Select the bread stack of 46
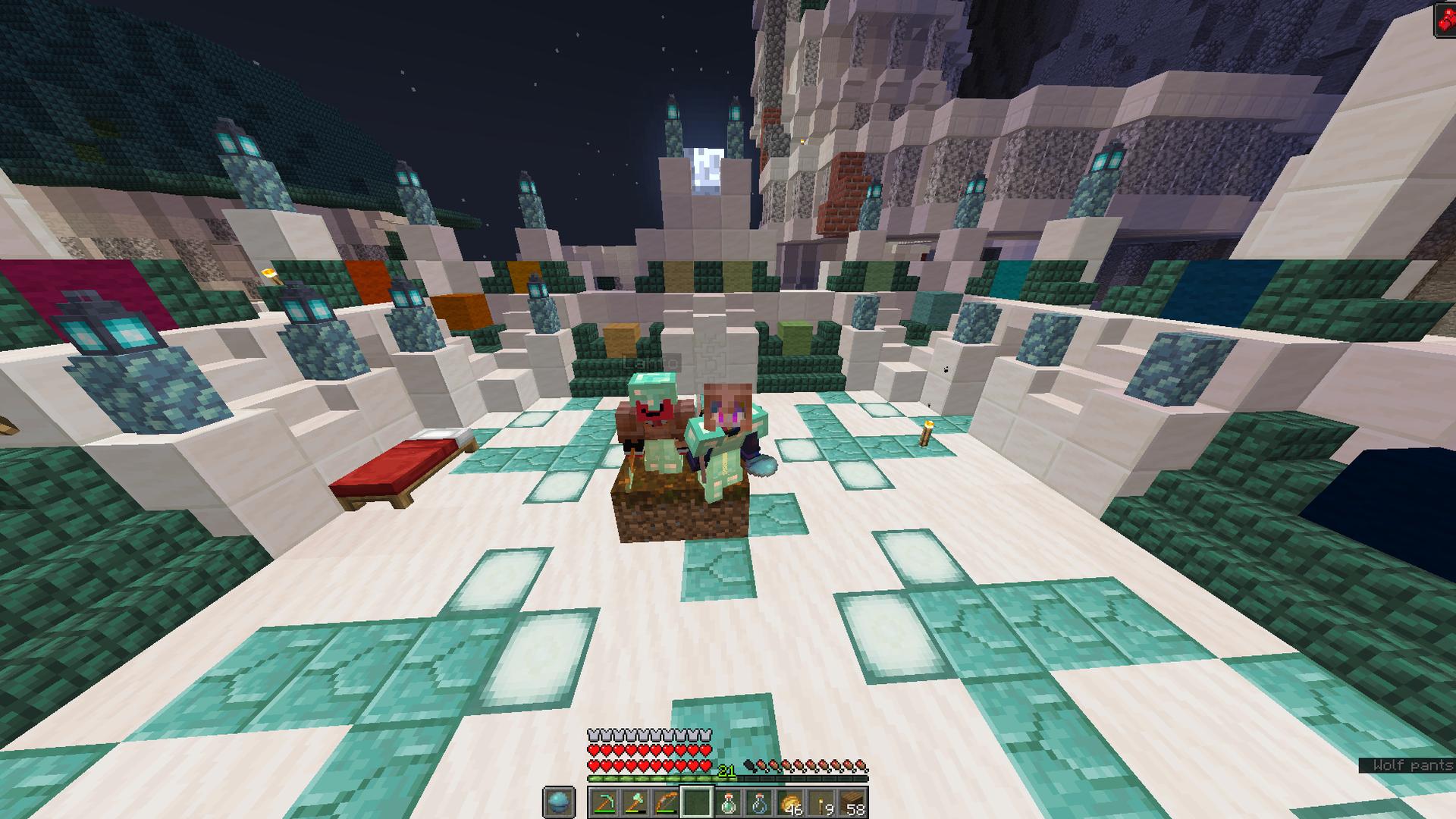 [x=790, y=802]
